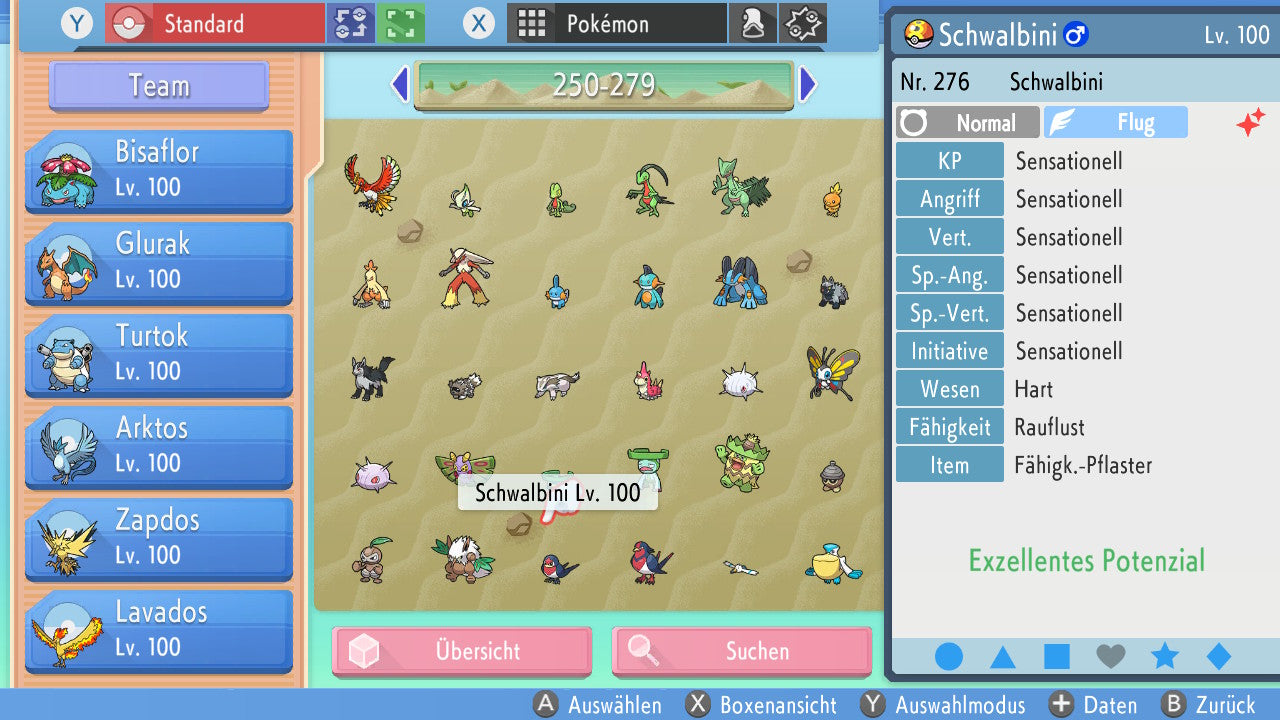Select Zapdos team entry
Viewport: 1280px width, 720px height.
(159, 538)
